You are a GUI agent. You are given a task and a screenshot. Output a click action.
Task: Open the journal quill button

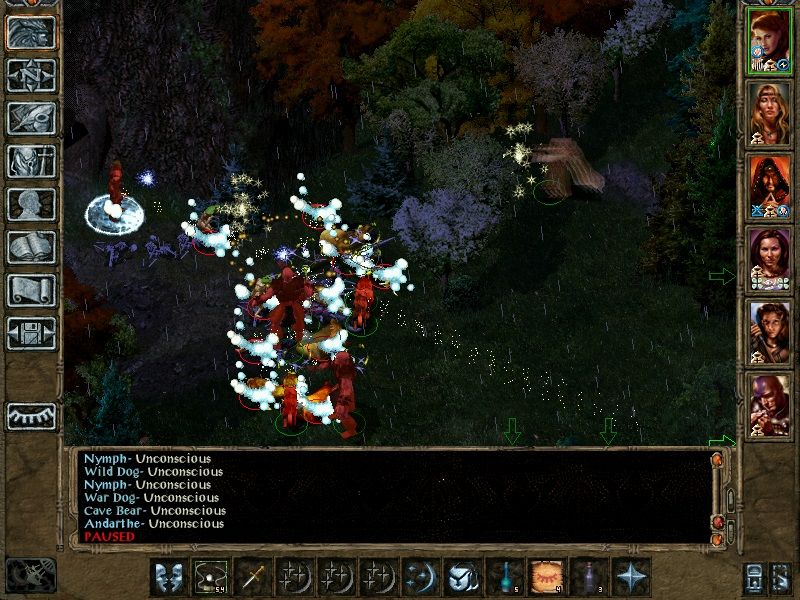(x=31, y=118)
